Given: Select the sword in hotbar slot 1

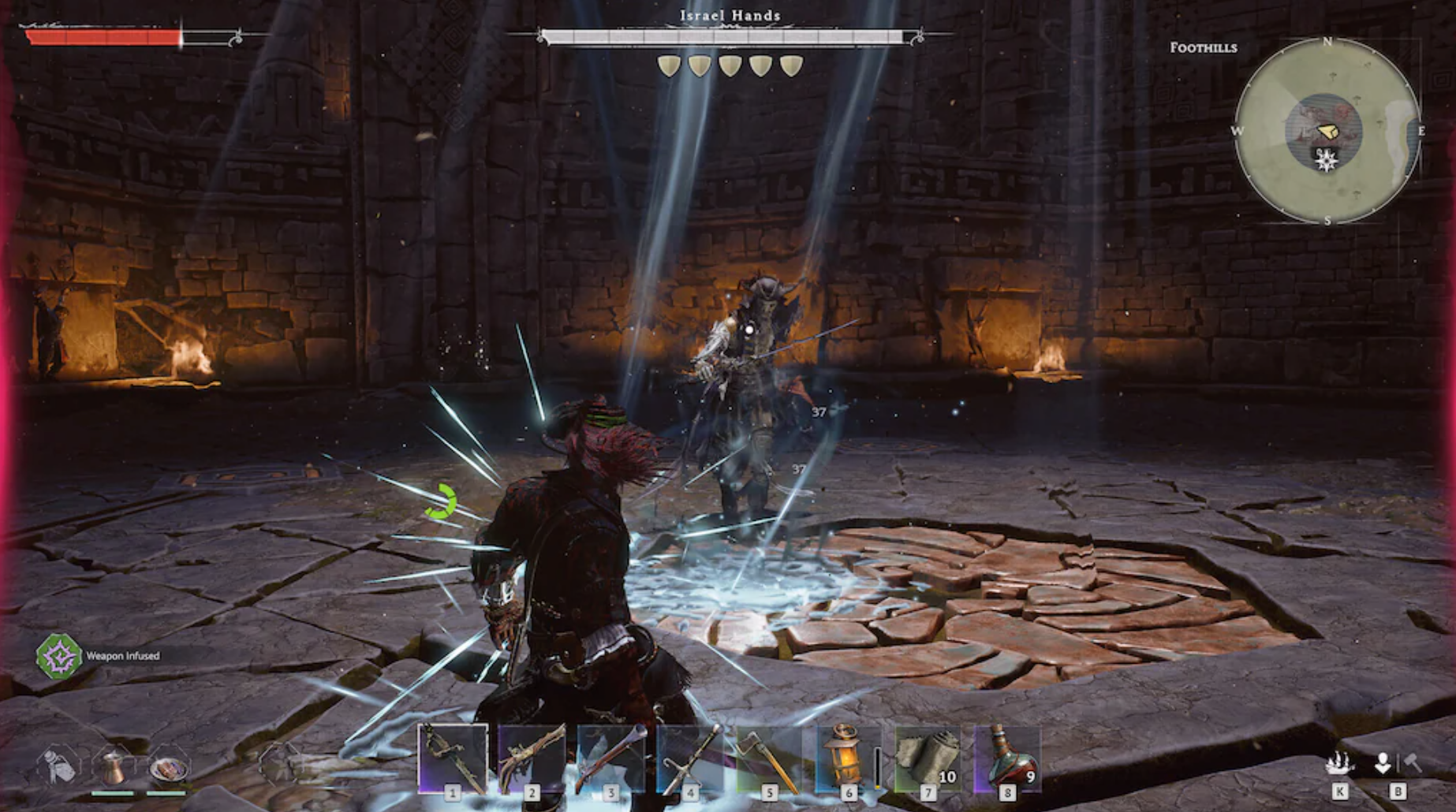Looking at the screenshot, I should [453, 758].
